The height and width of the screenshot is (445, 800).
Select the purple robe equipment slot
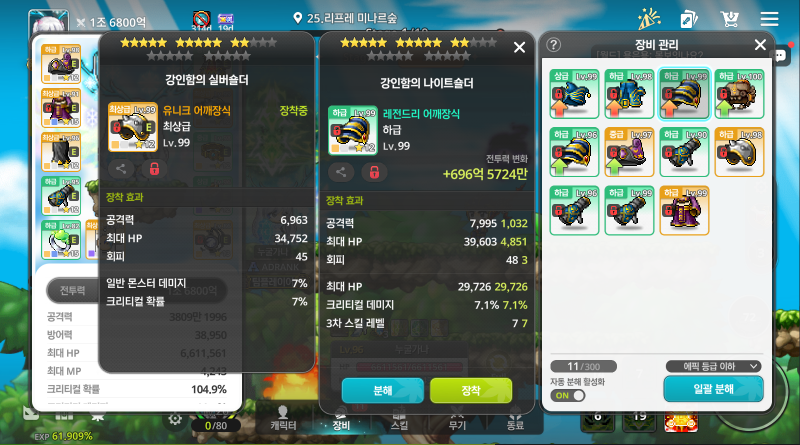click(x=685, y=209)
